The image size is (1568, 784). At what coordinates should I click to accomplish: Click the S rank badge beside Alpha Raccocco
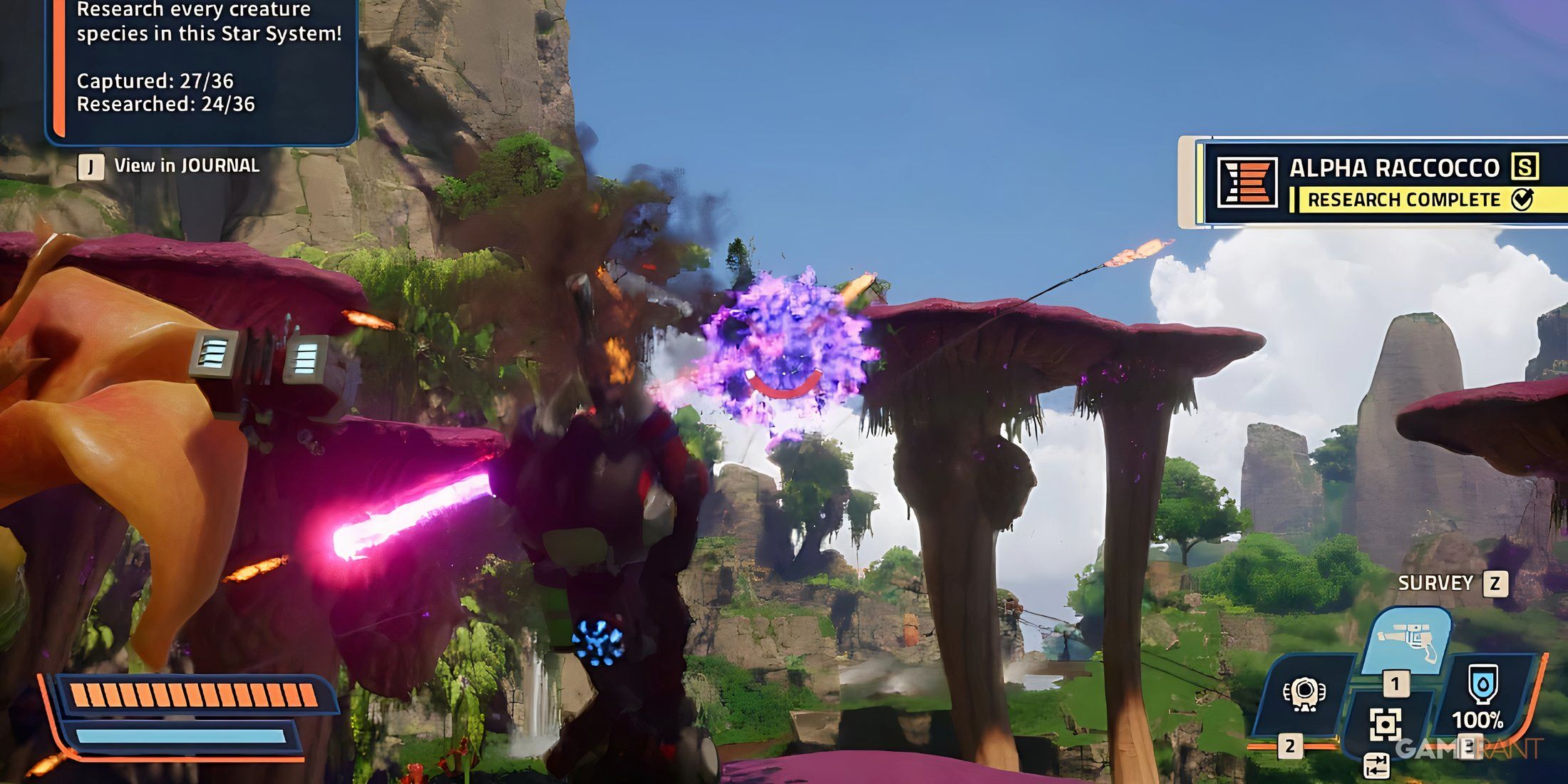(1525, 165)
